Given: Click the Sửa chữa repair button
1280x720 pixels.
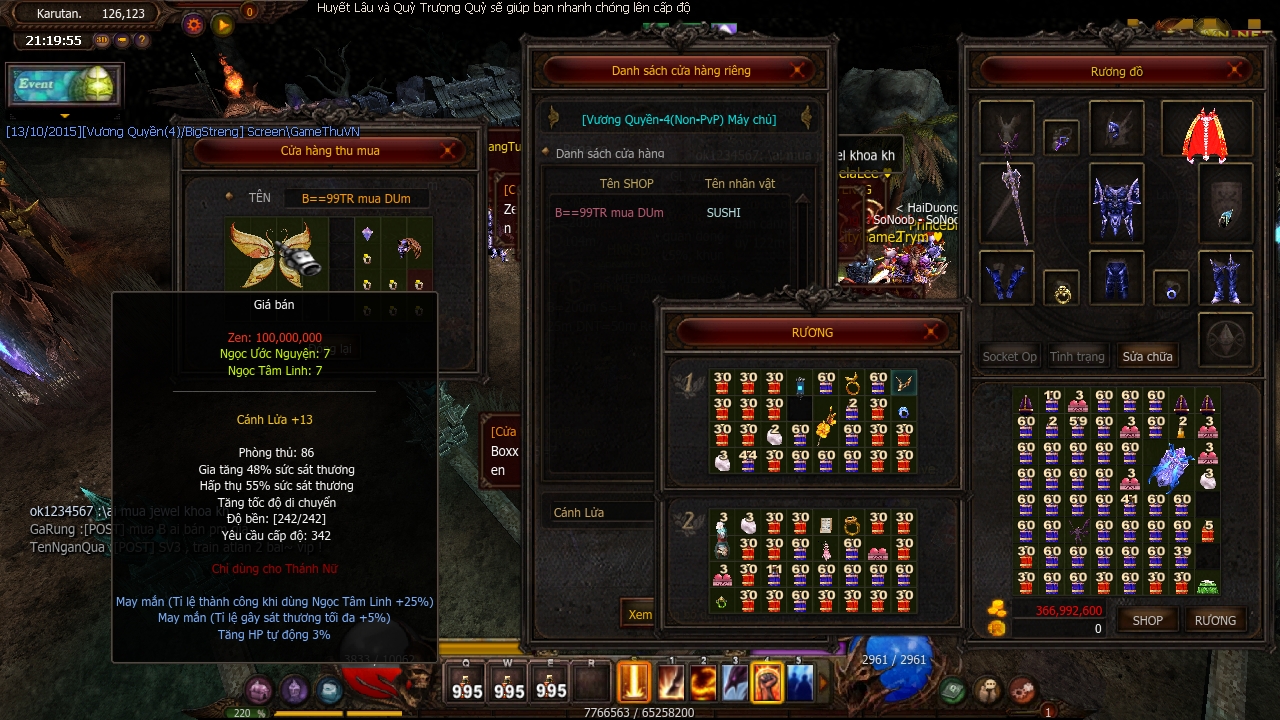Looking at the screenshot, I should click(1148, 355).
